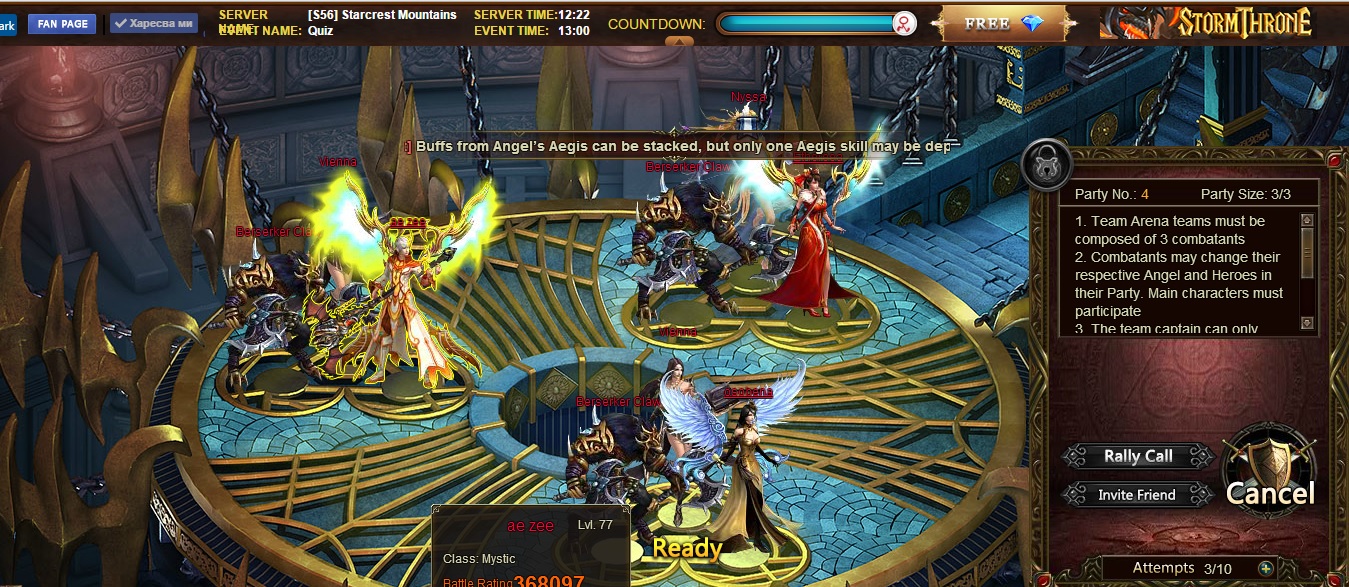Viewport: 1349px width, 587px height.
Task: Toggle the party padlock icon
Action: (1046, 166)
